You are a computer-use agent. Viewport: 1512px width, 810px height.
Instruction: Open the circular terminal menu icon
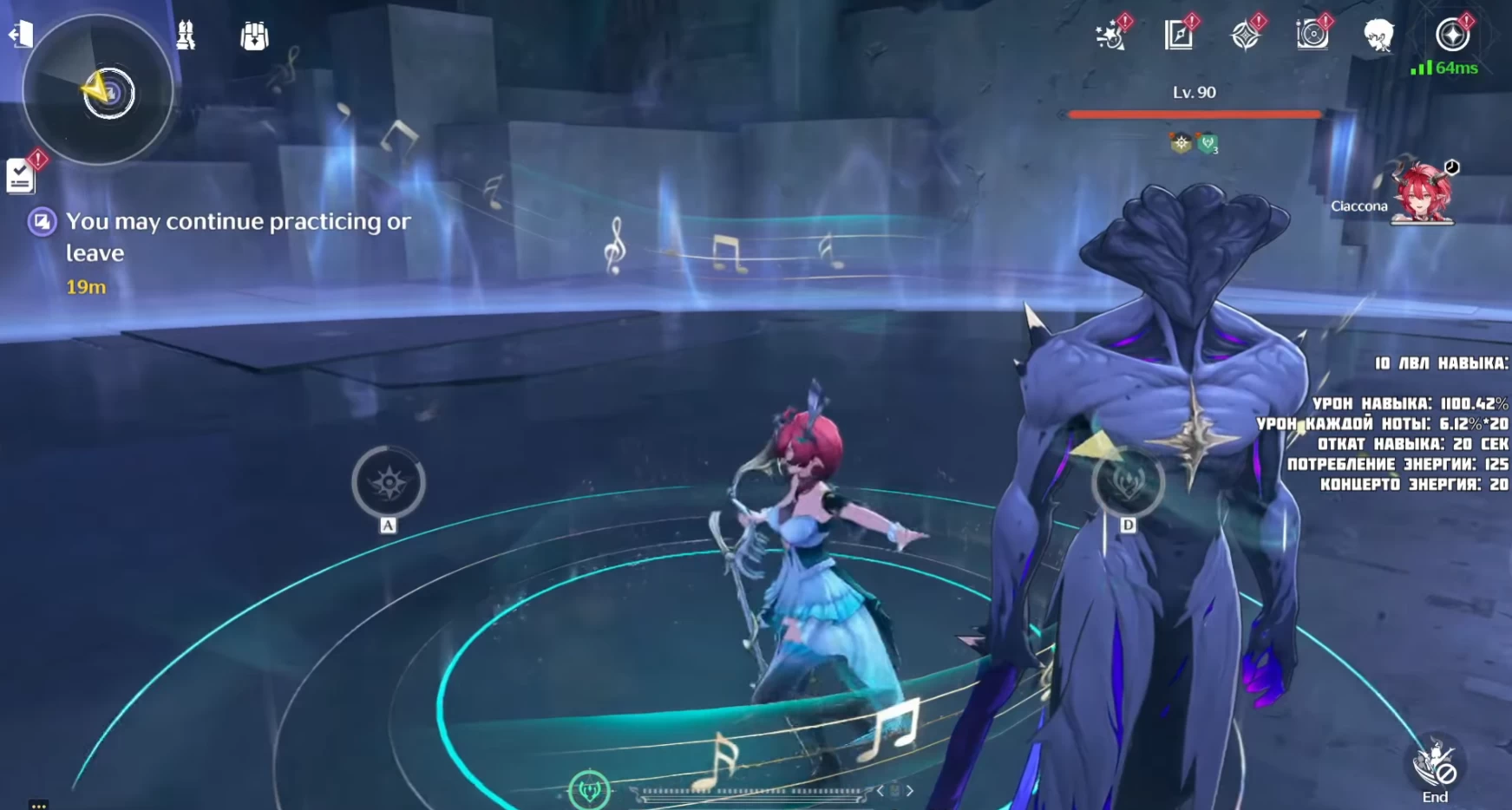coord(1451,36)
